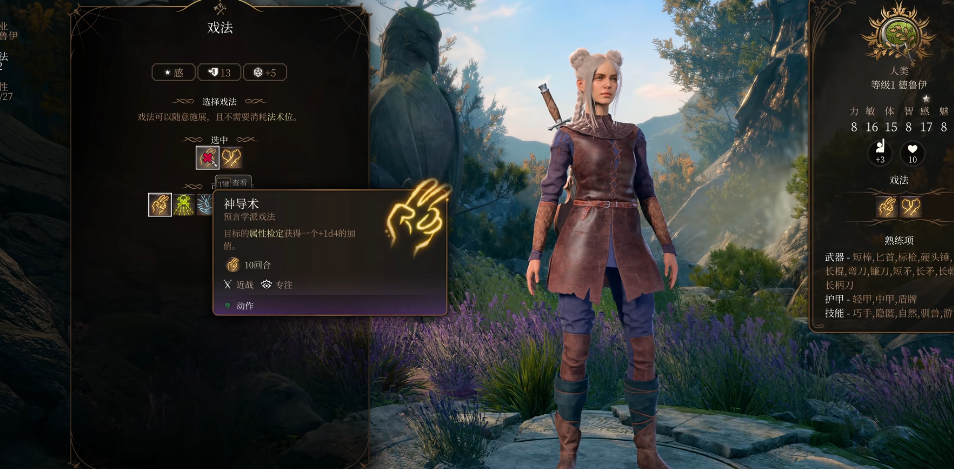Remove the selected cantrip marked with a red X

click(x=207, y=157)
